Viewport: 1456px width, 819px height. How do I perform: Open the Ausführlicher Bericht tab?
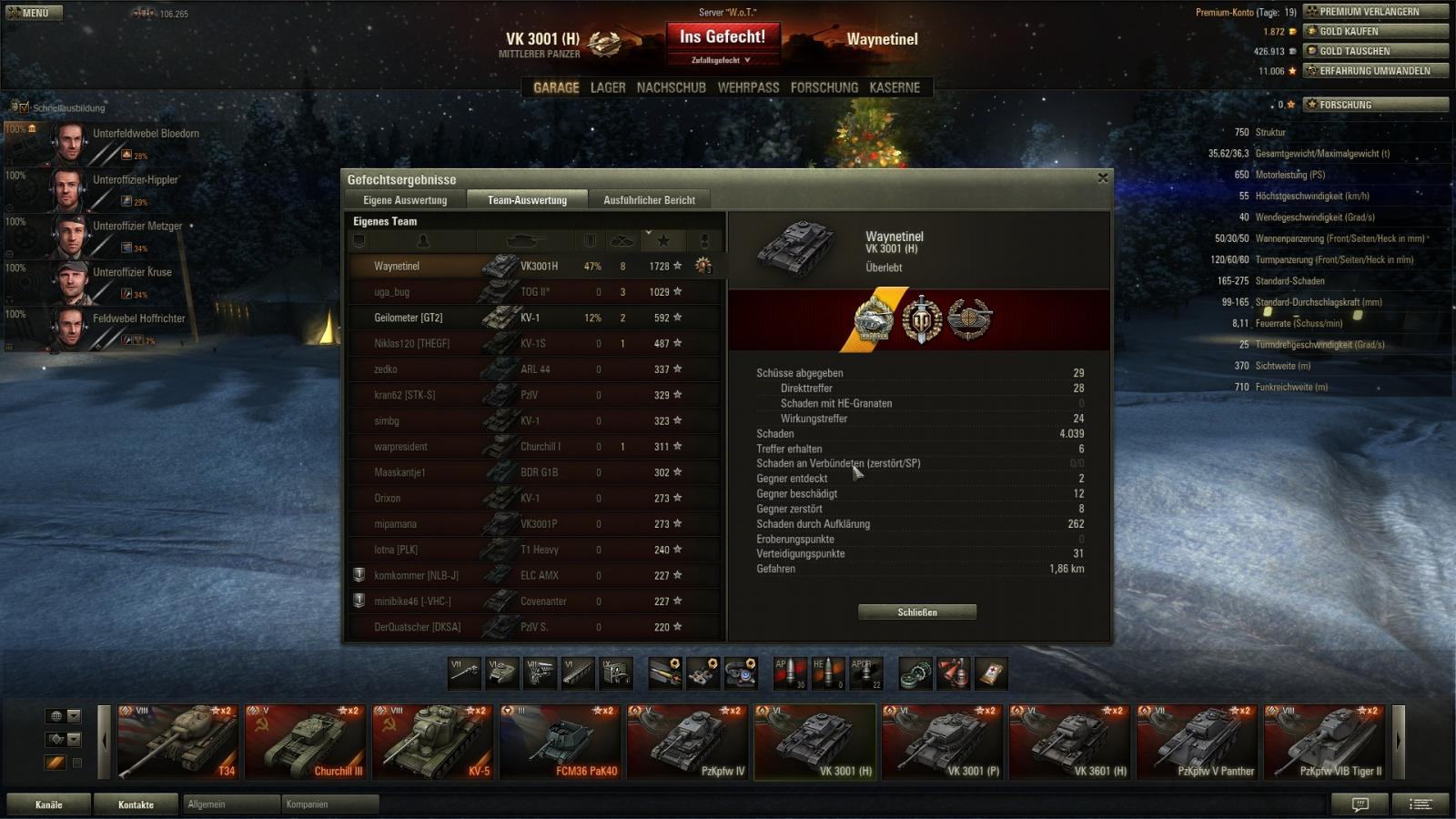coord(649,200)
